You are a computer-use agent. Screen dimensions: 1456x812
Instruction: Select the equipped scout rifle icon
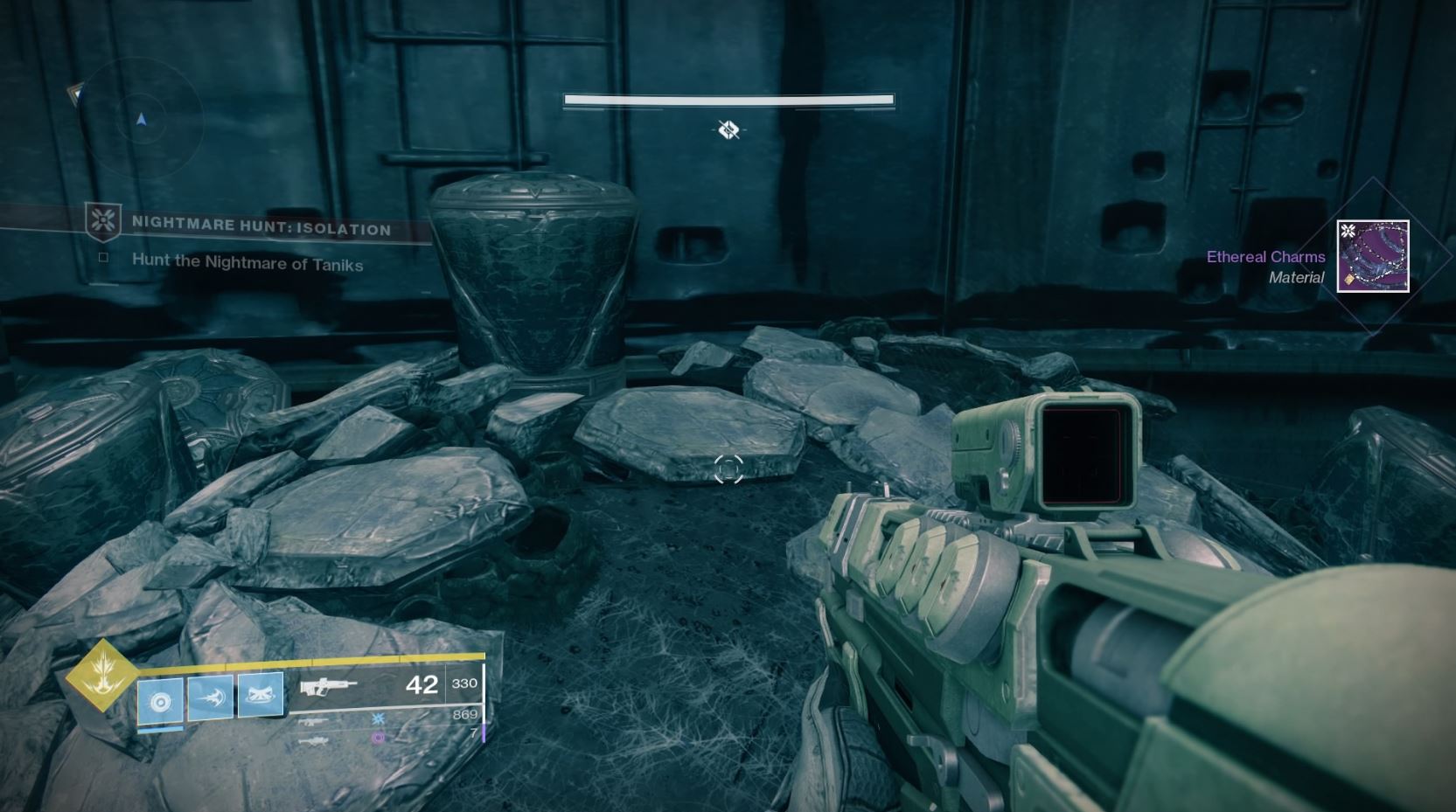[x=331, y=686]
